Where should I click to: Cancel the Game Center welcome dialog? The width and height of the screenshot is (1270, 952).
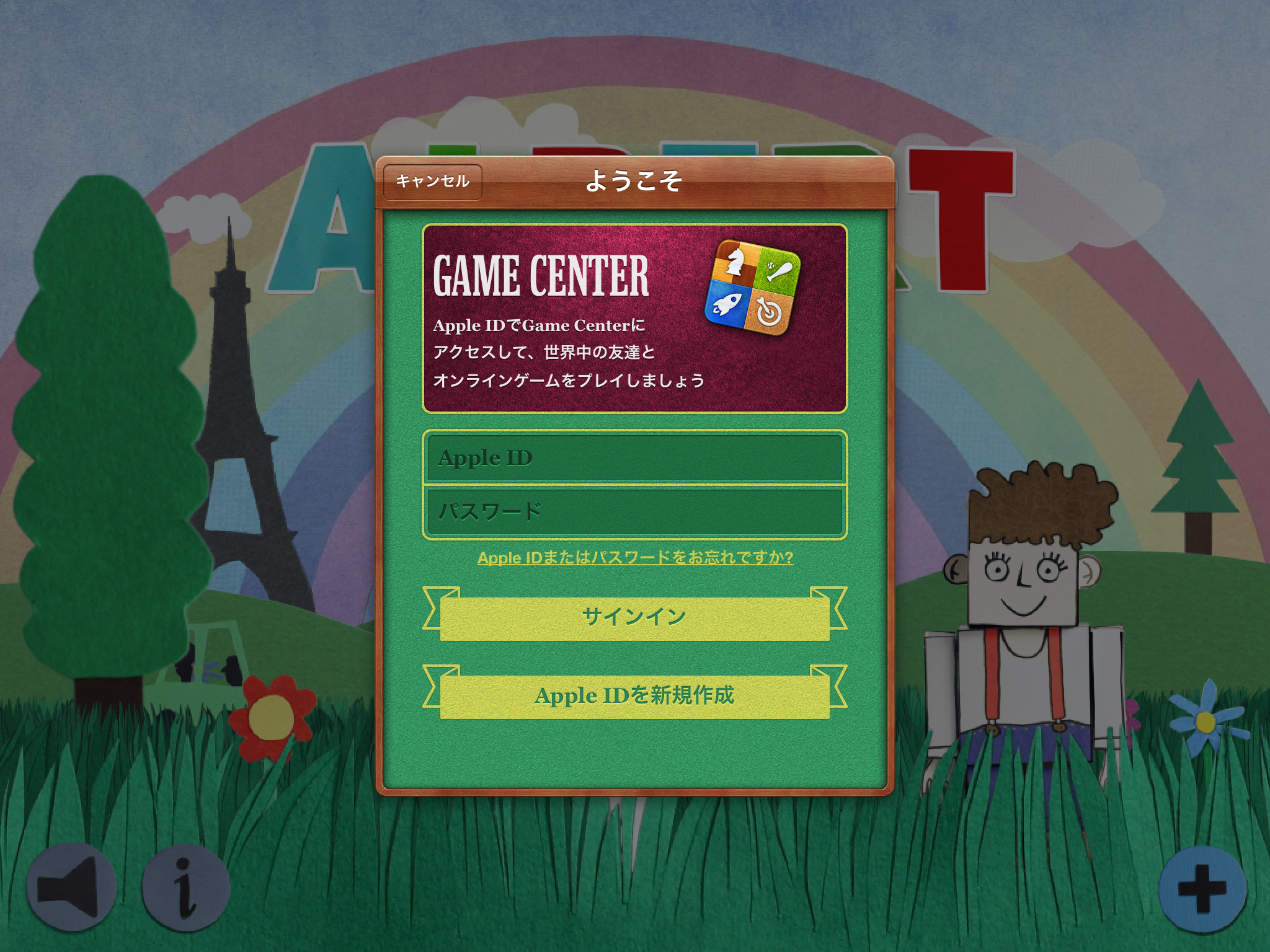432,182
